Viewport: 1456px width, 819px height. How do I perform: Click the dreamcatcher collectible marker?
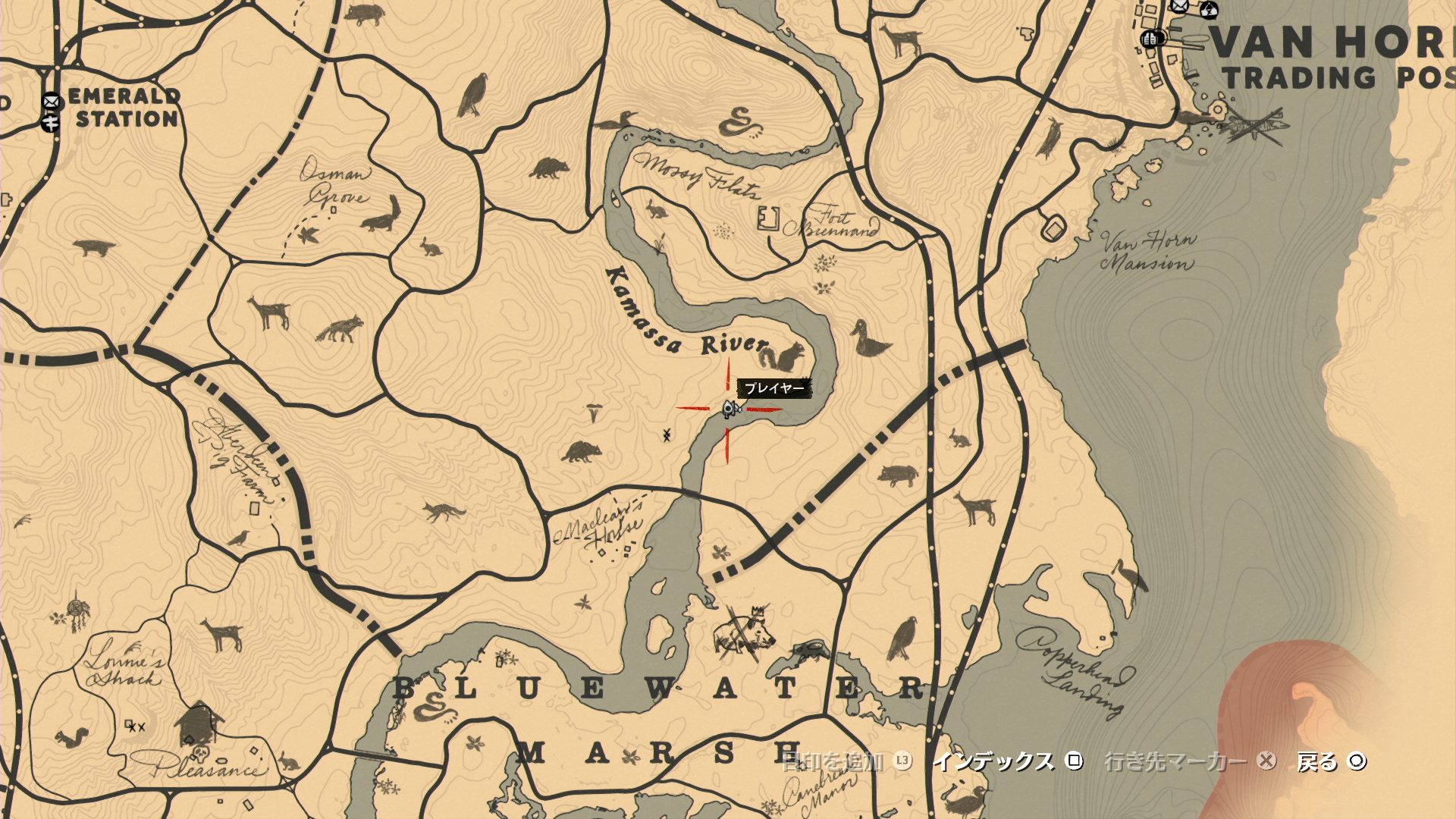[x=76, y=611]
